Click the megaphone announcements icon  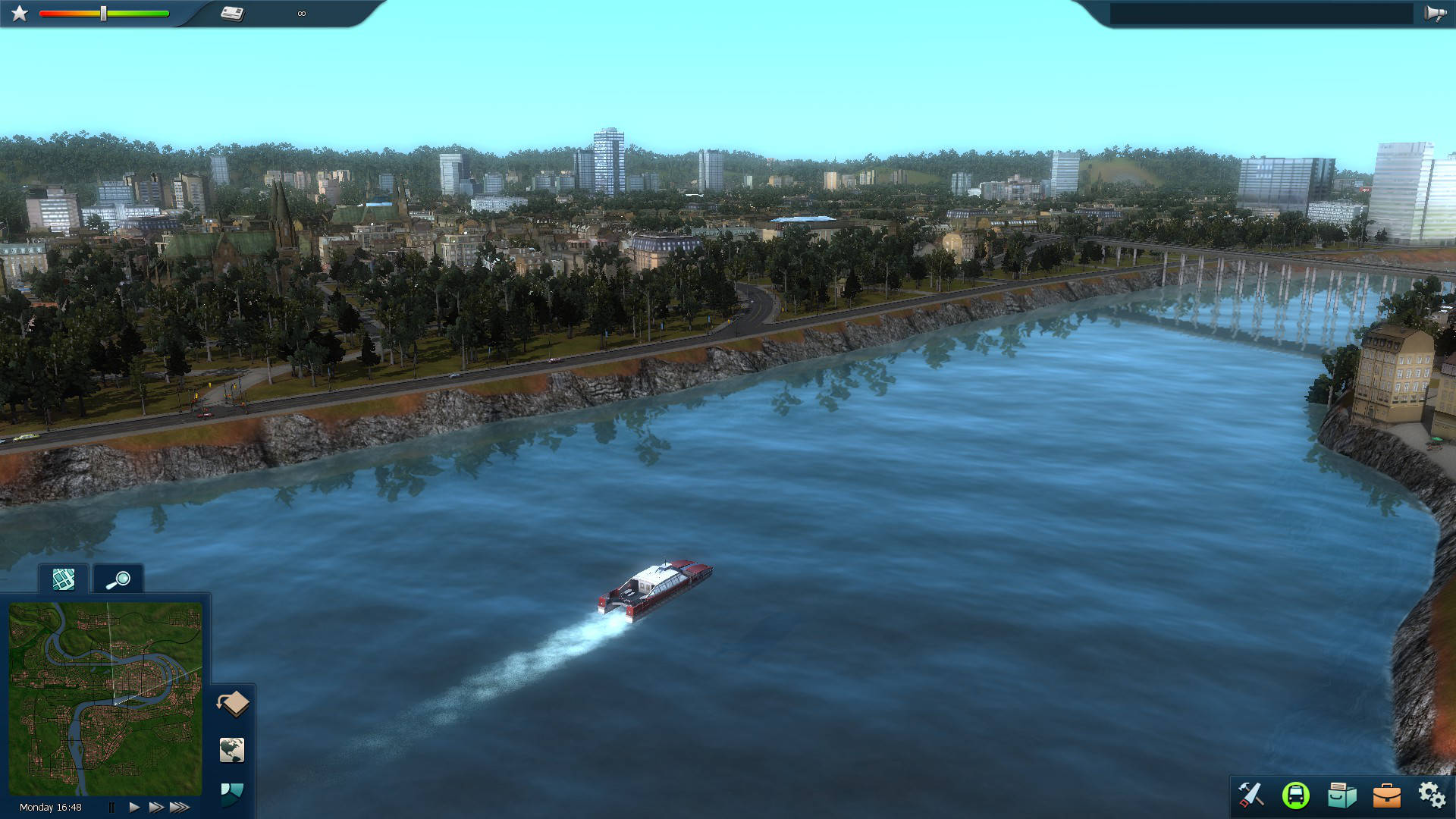tap(1434, 14)
